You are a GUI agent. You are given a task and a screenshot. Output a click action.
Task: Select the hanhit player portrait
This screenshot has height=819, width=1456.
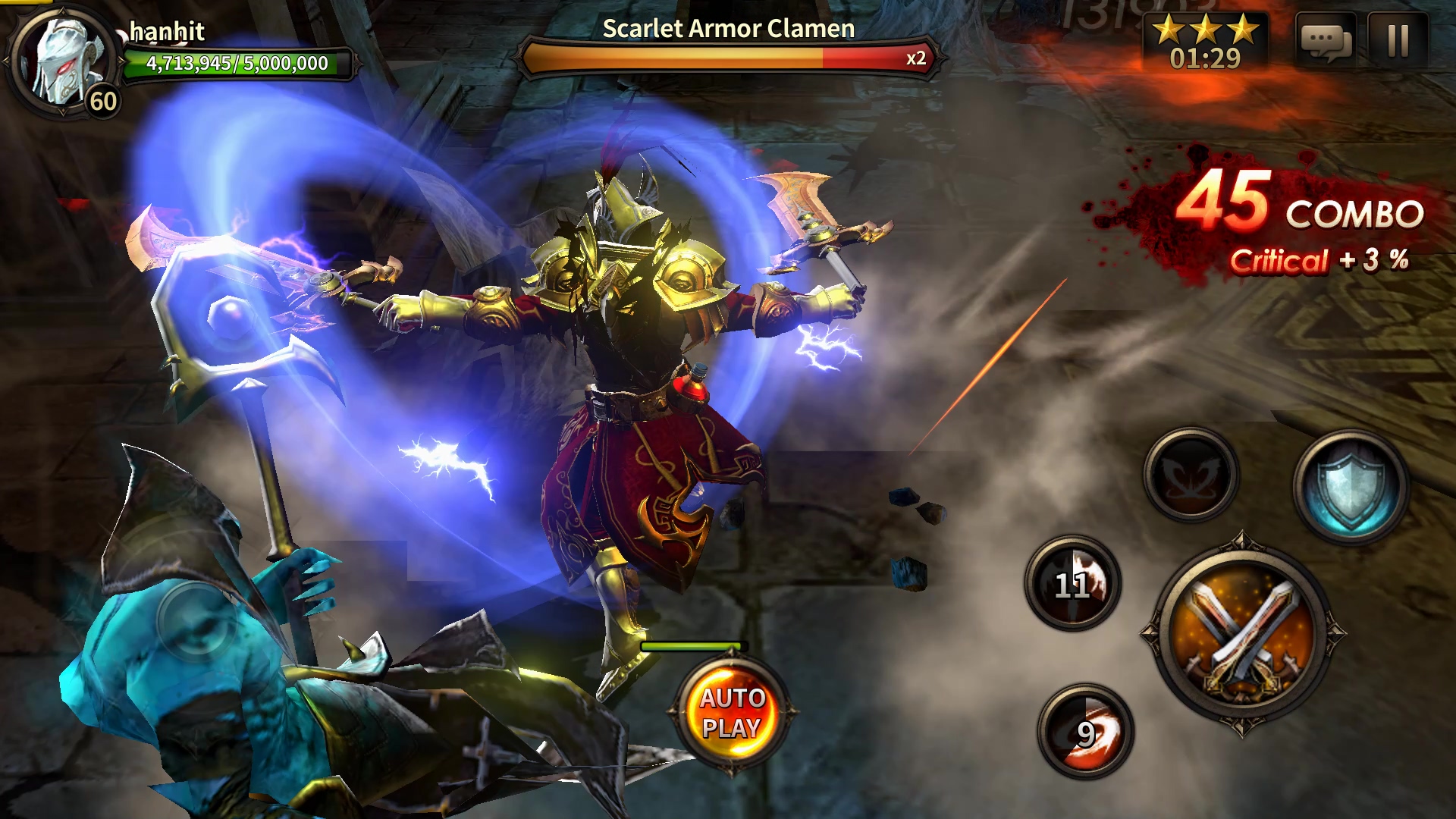64,62
